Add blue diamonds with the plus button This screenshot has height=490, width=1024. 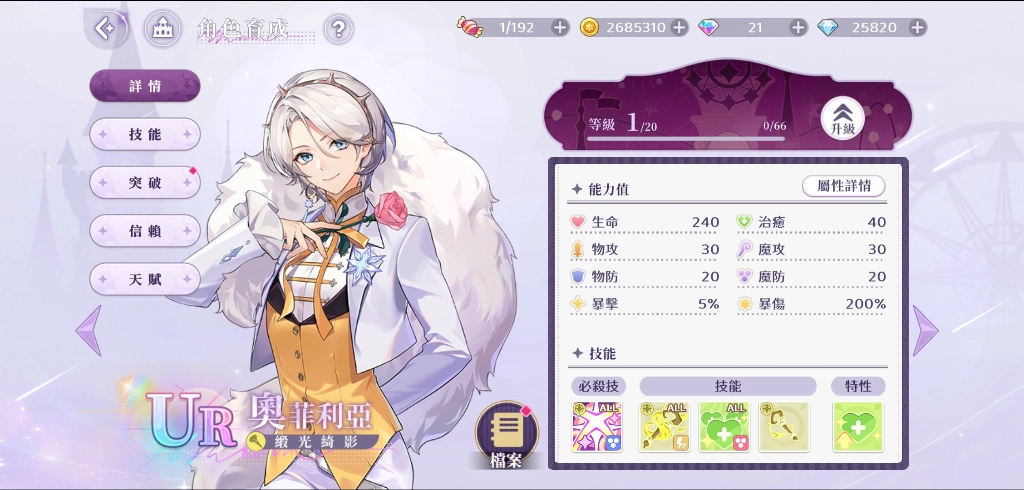(917, 27)
